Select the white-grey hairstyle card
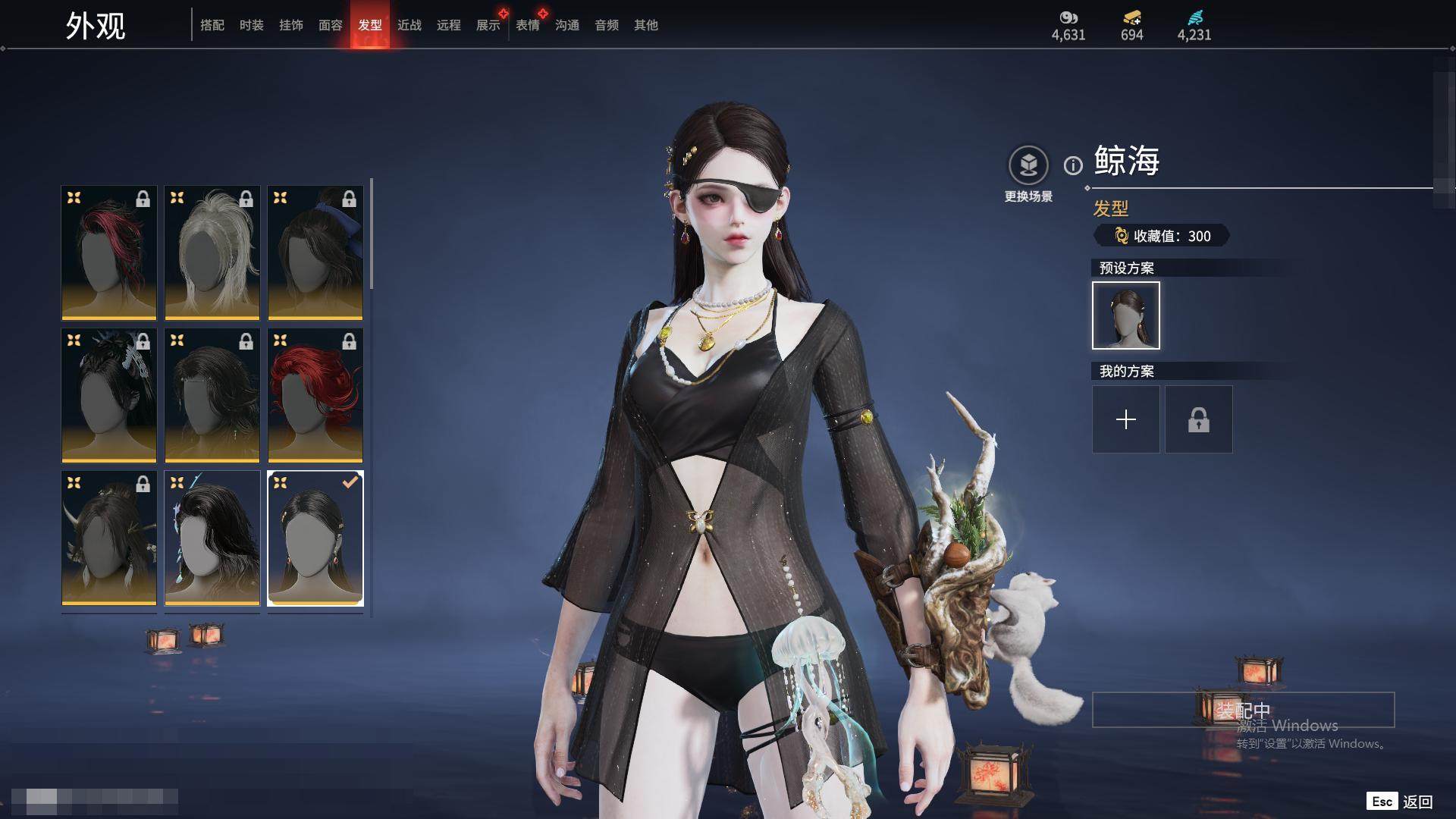 tap(212, 253)
